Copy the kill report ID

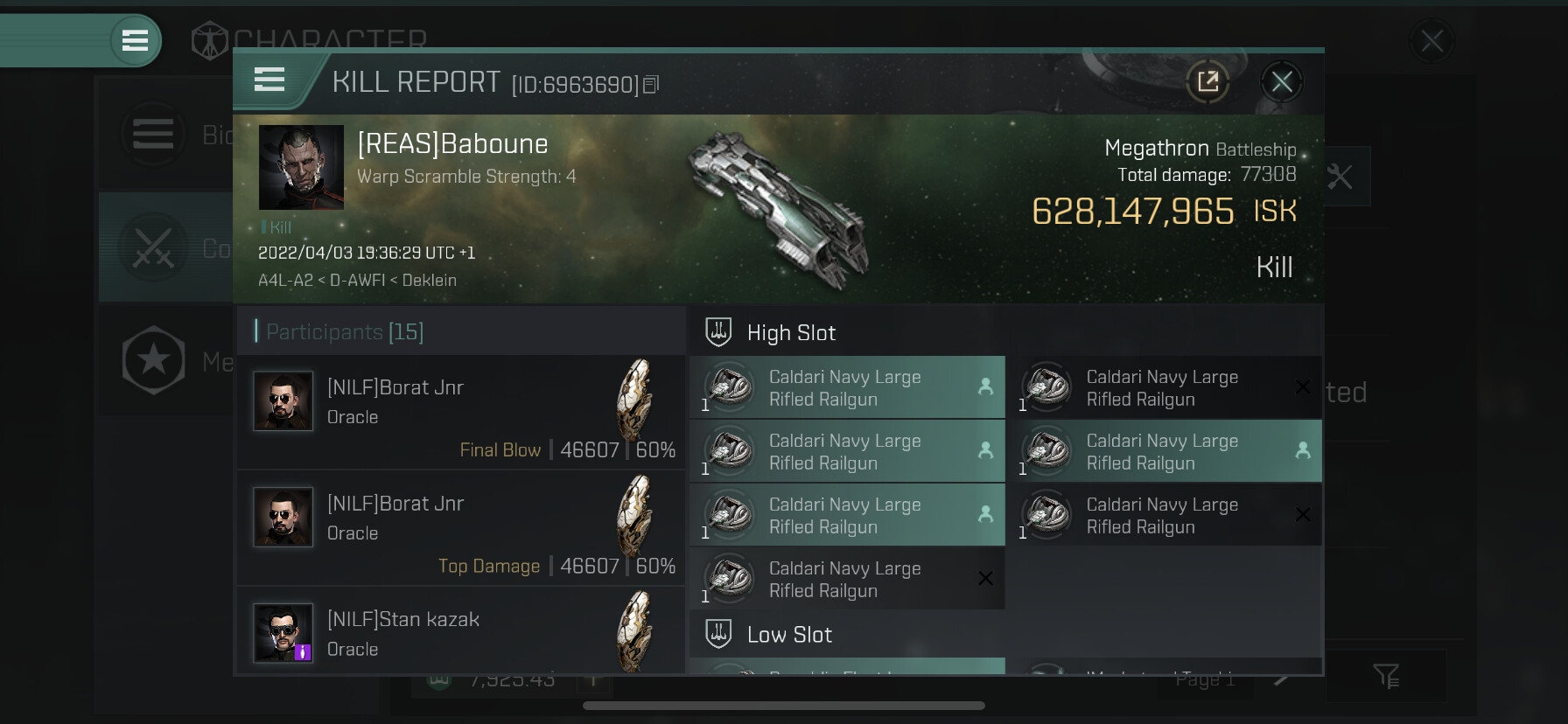[x=651, y=85]
